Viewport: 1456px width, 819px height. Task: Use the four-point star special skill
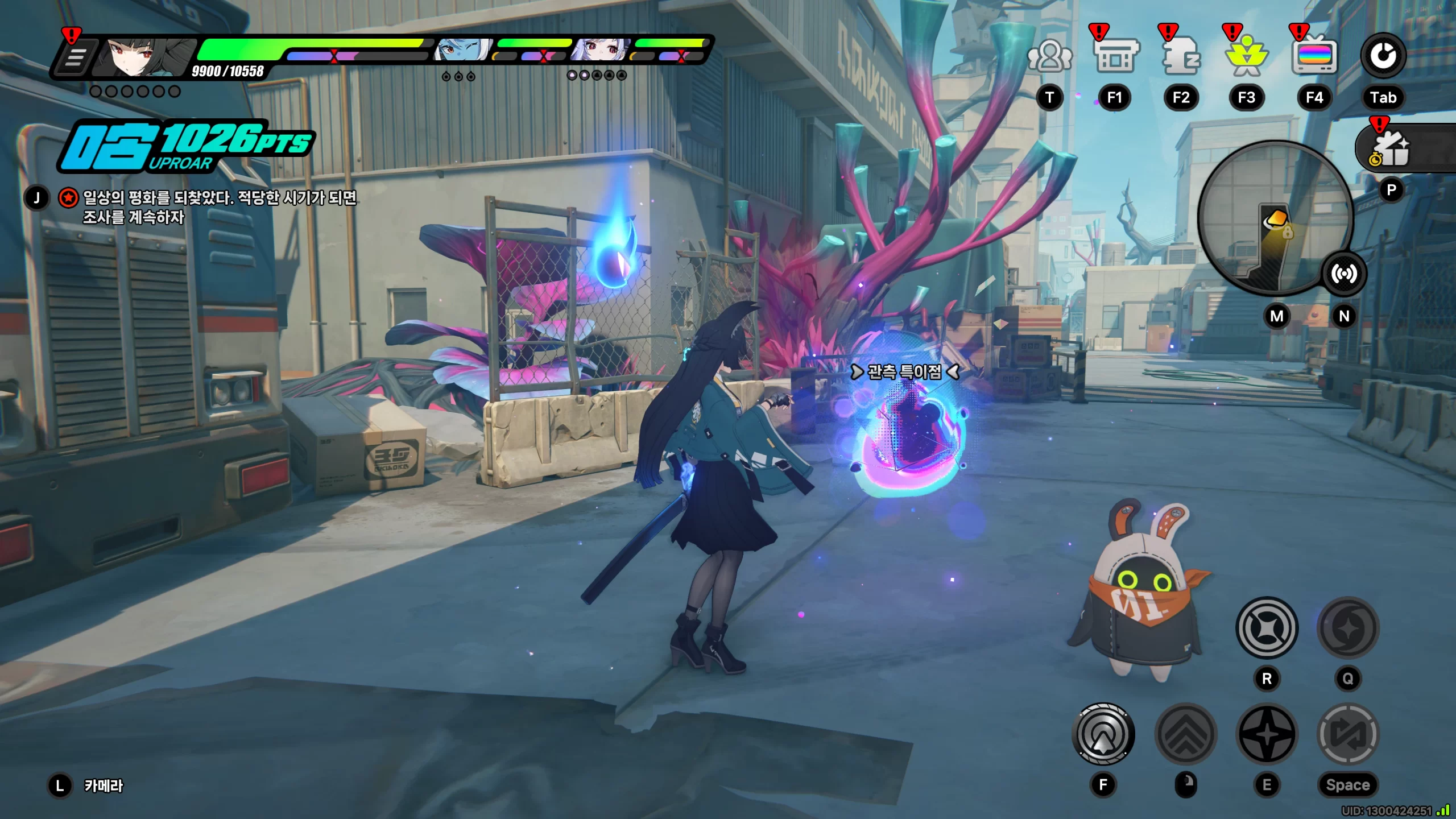(x=1267, y=734)
